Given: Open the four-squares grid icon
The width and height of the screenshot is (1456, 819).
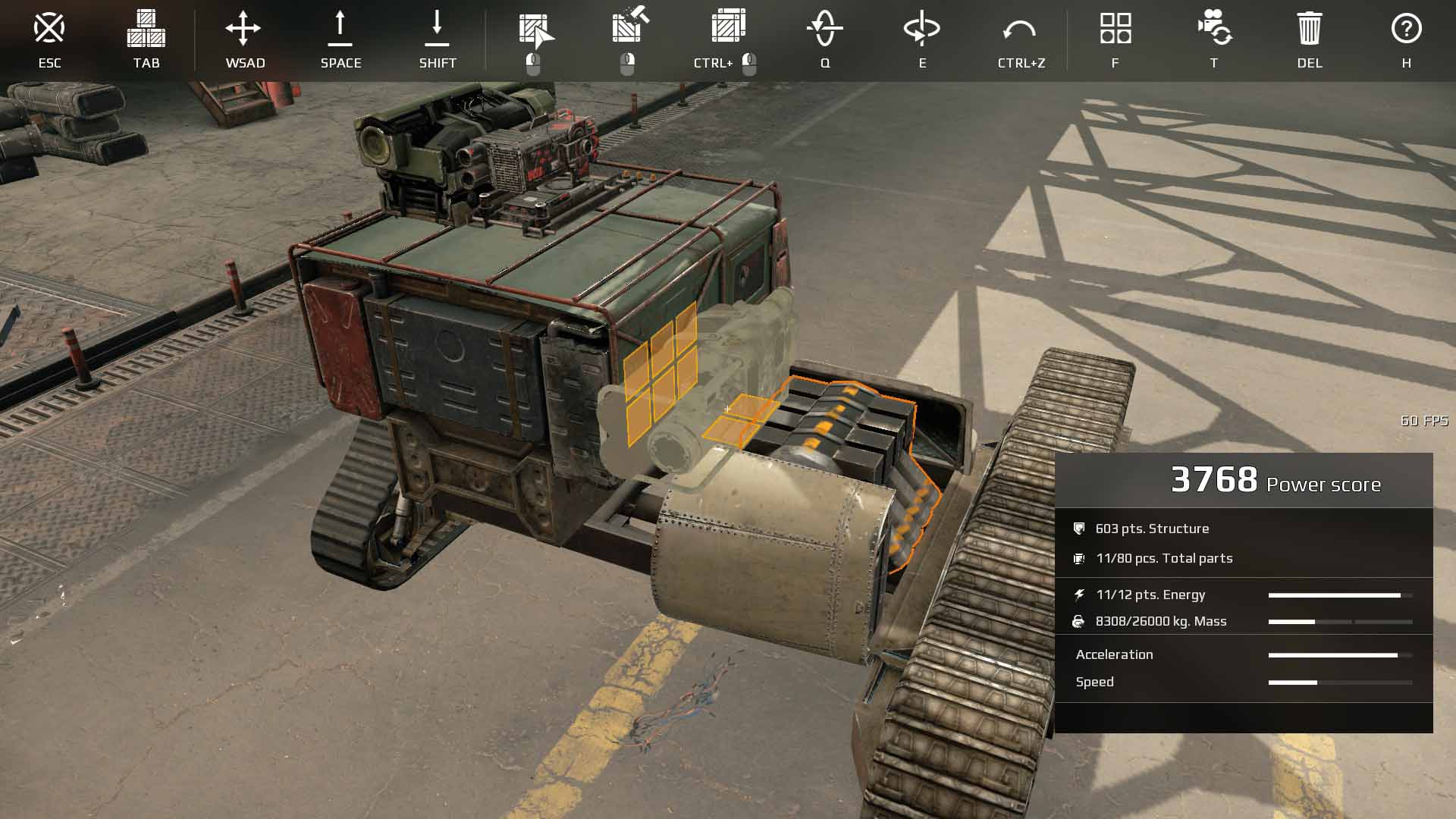Looking at the screenshot, I should (x=1116, y=29).
